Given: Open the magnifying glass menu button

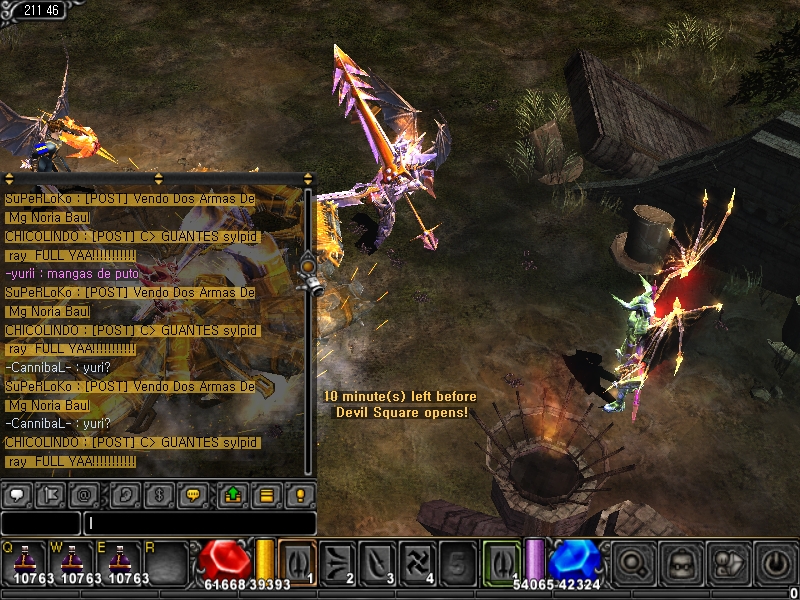Looking at the screenshot, I should pyautogui.click(x=634, y=562).
